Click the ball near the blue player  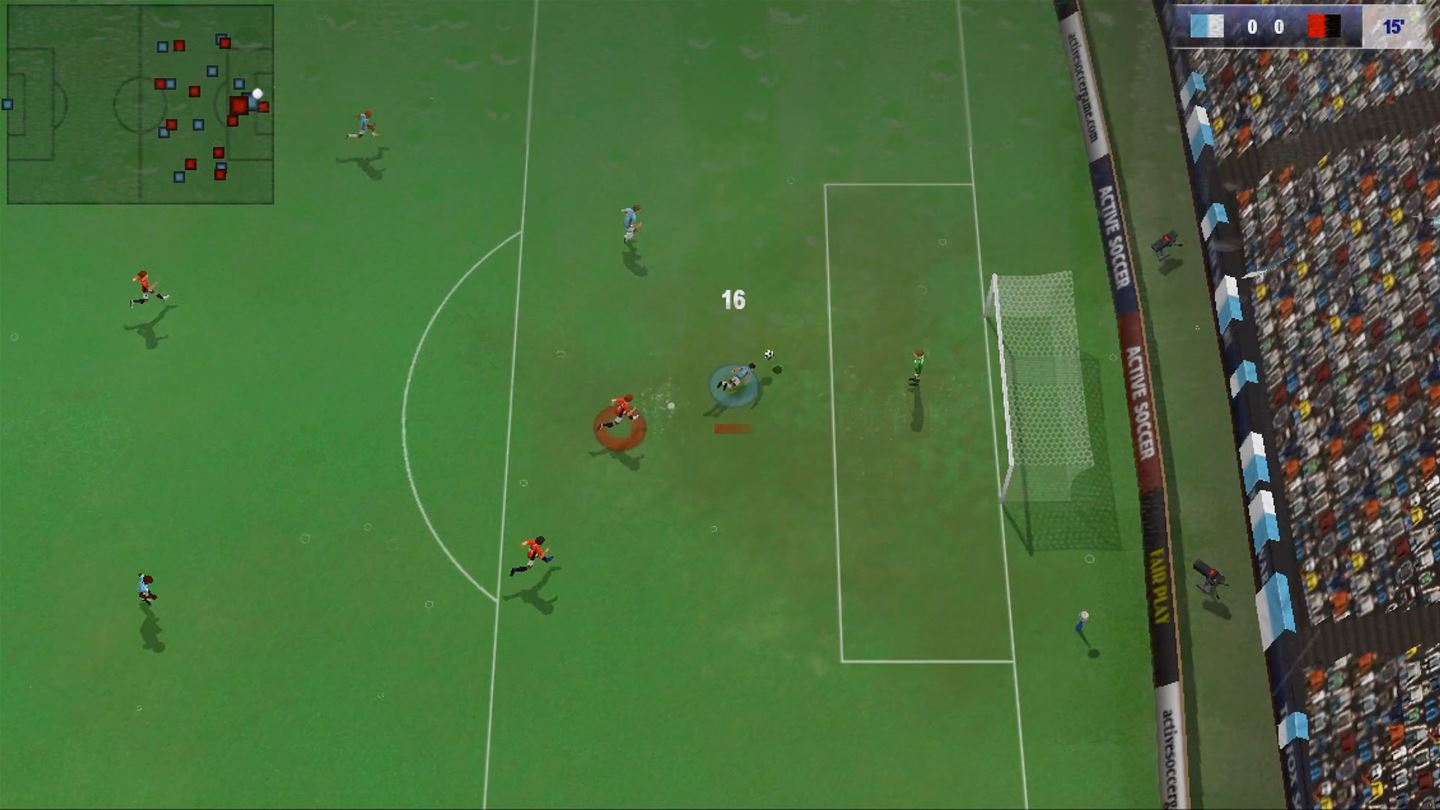click(x=767, y=353)
